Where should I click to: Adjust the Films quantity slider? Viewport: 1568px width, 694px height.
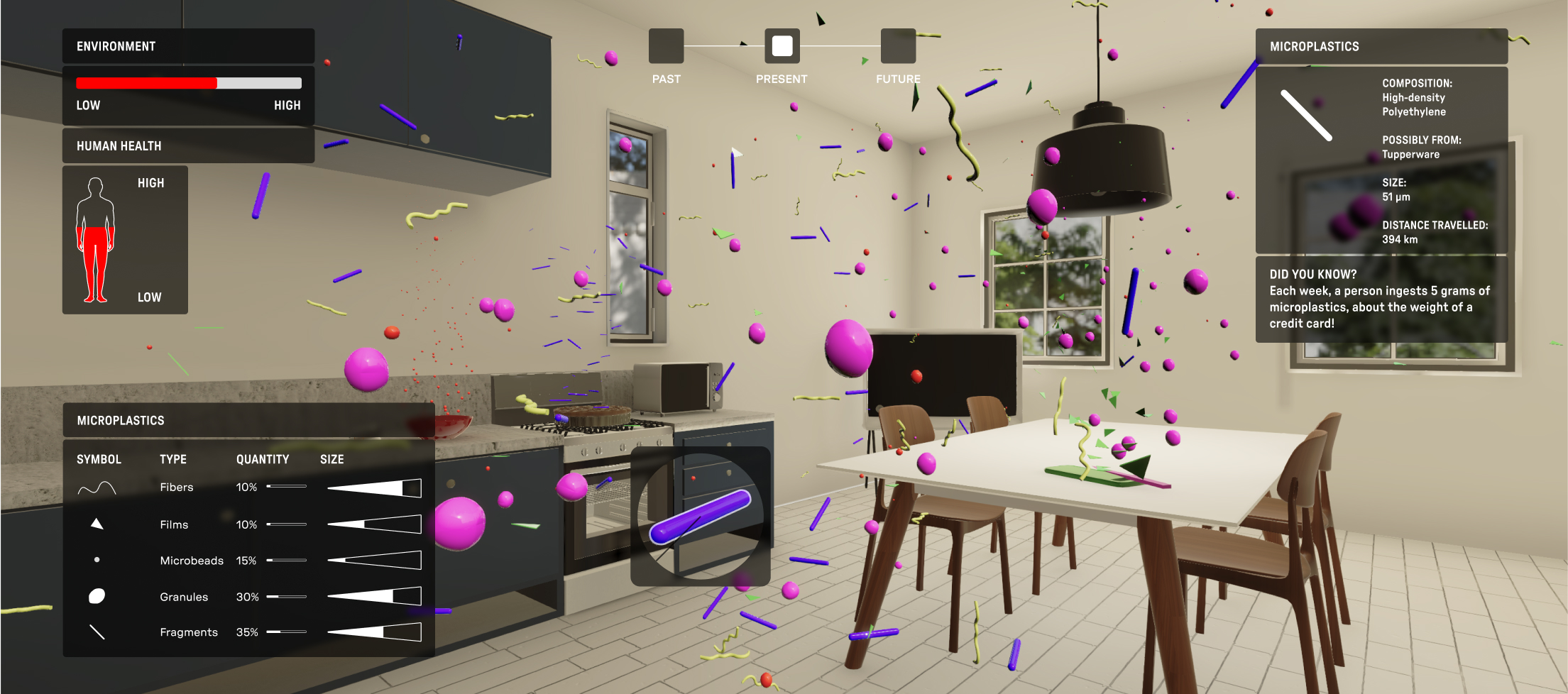pyautogui.click(x=286, y=524)
